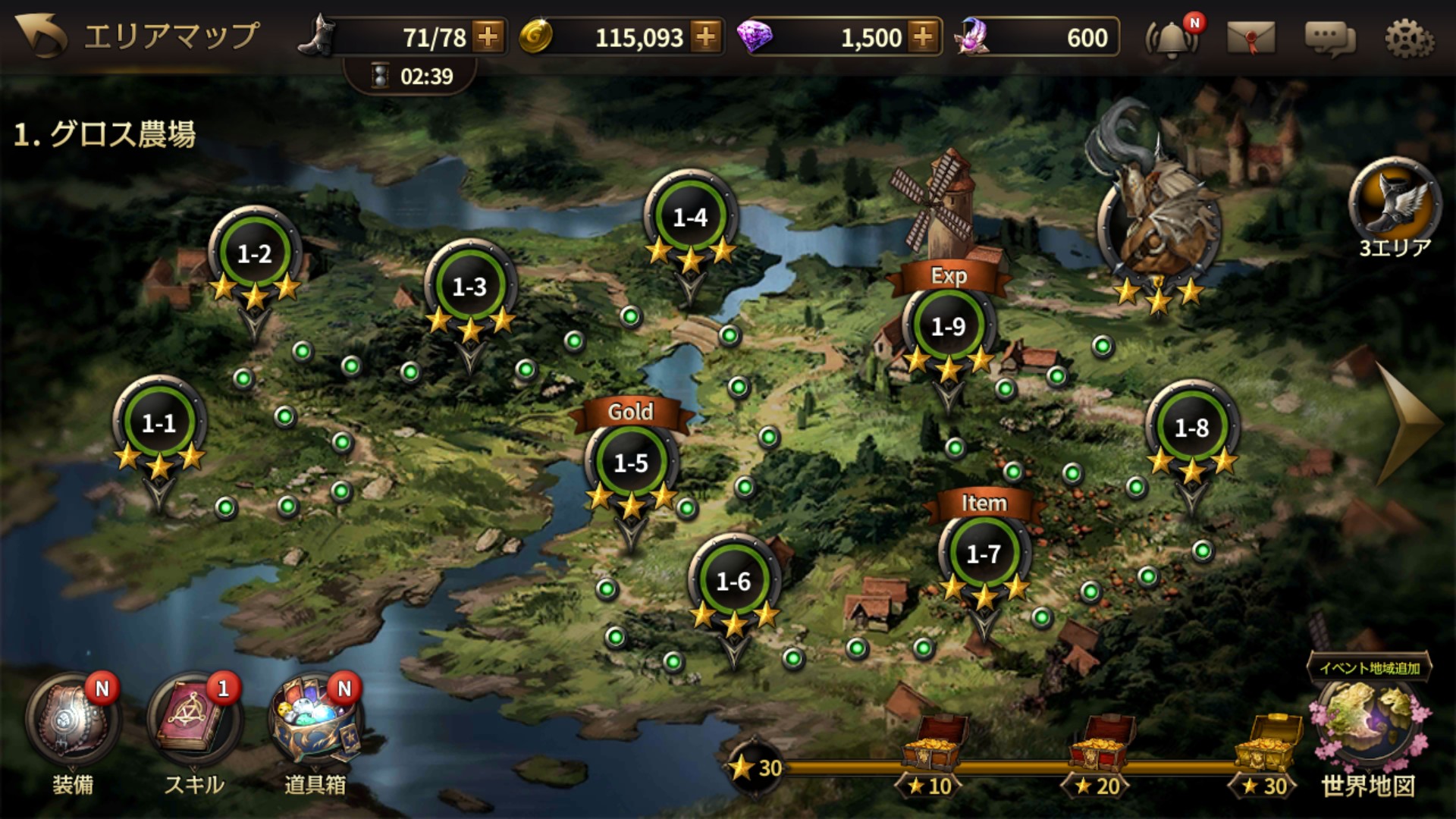Select stage 1-1 on the map
The image size is (1456, 819).
159,423
